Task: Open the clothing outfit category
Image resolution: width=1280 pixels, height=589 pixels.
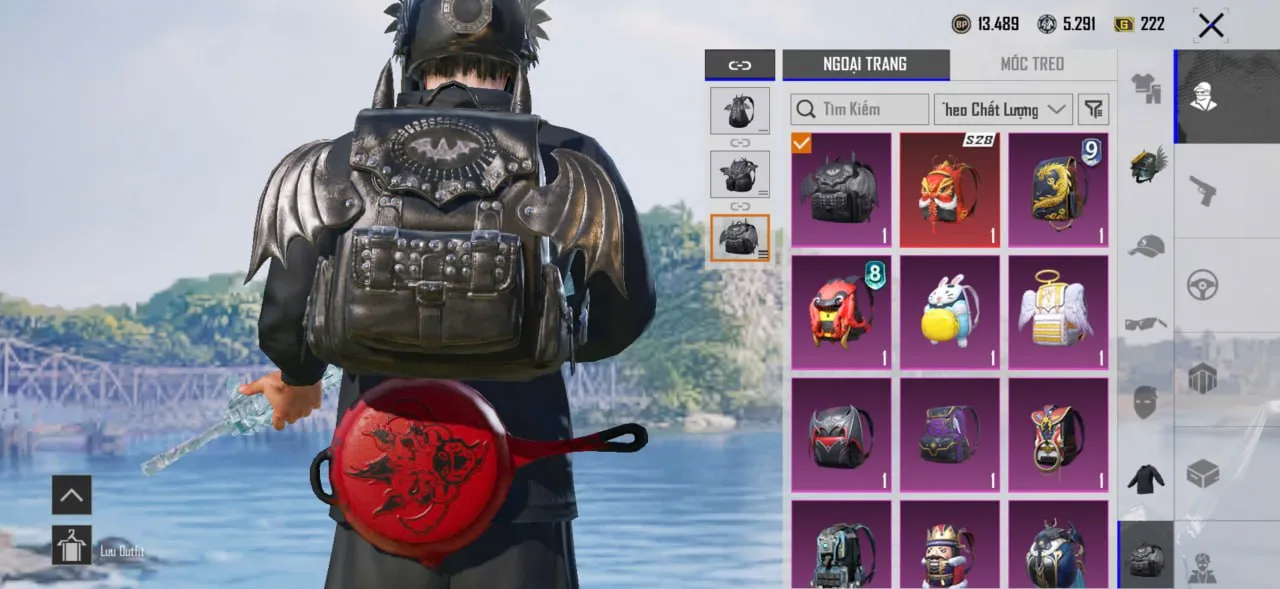Action: (1146, 90)
